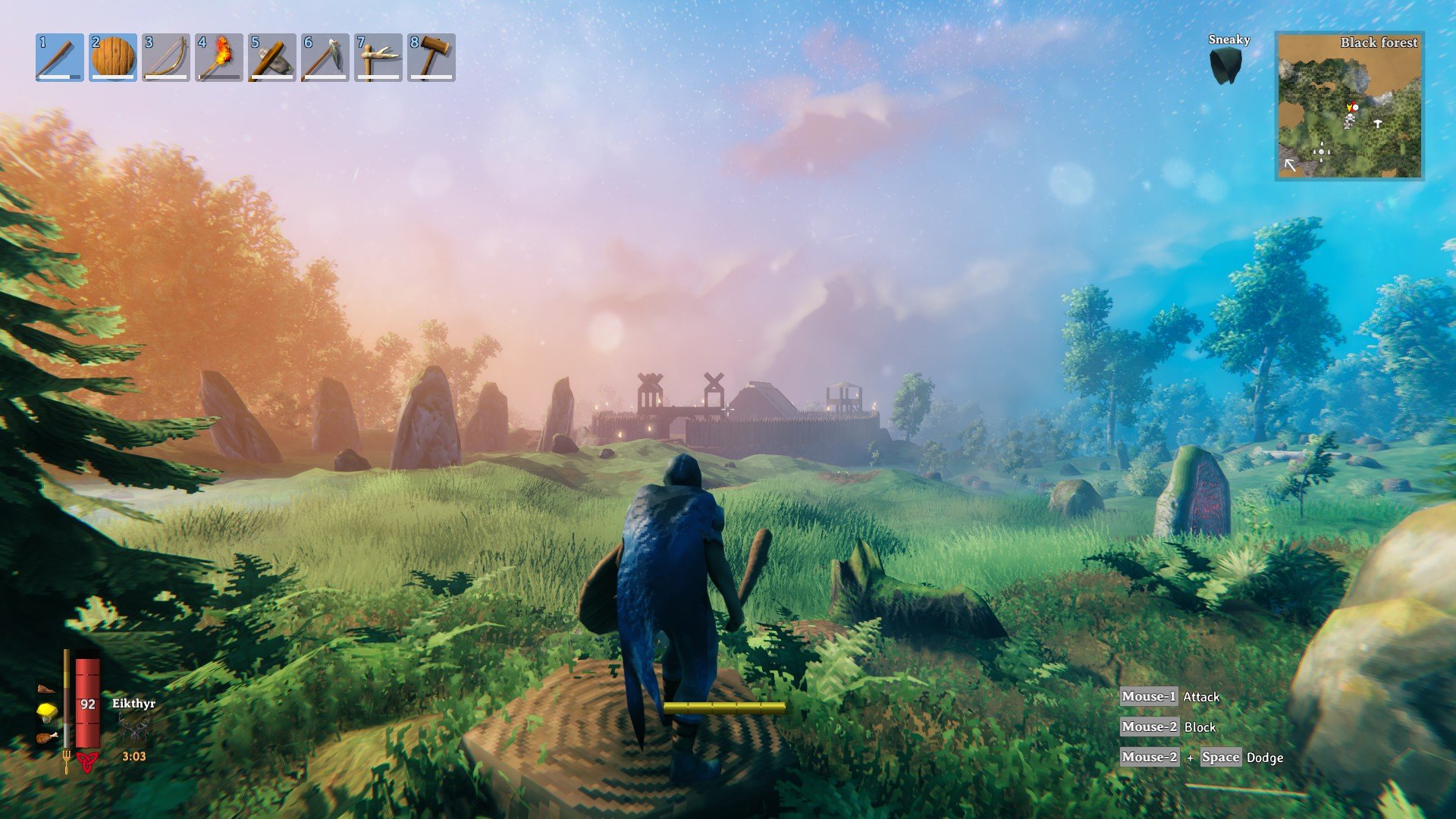Equip the round wood shield slot
Image resolution: width=1456 pixels, height=819 pixels.
point(112,58)
